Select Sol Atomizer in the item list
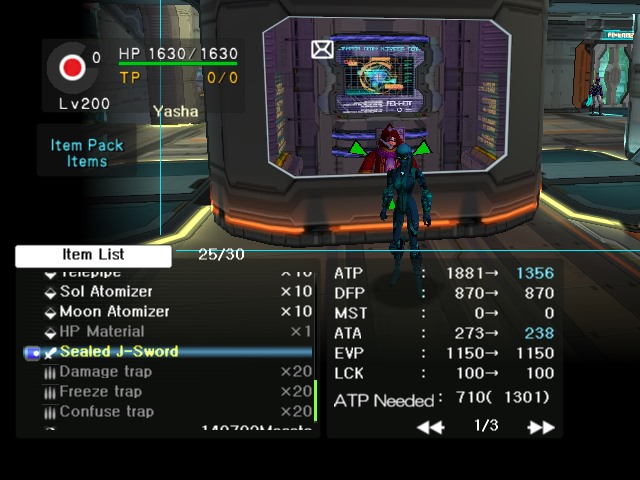This screenshot has width=640, height=480. (106, 292)
